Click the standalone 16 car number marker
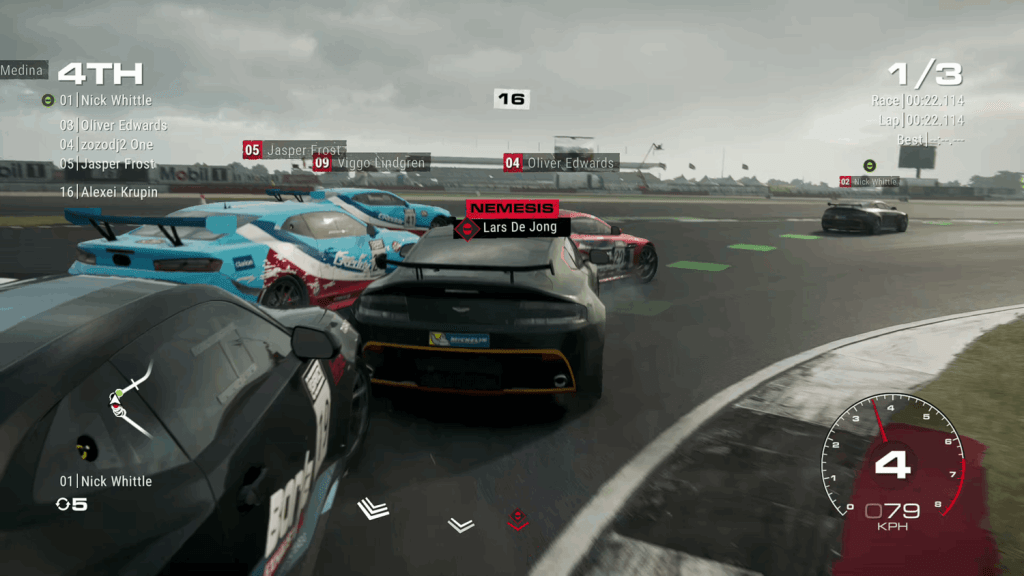This screenshot has width=1024, height=576. [x=511, y=99]
